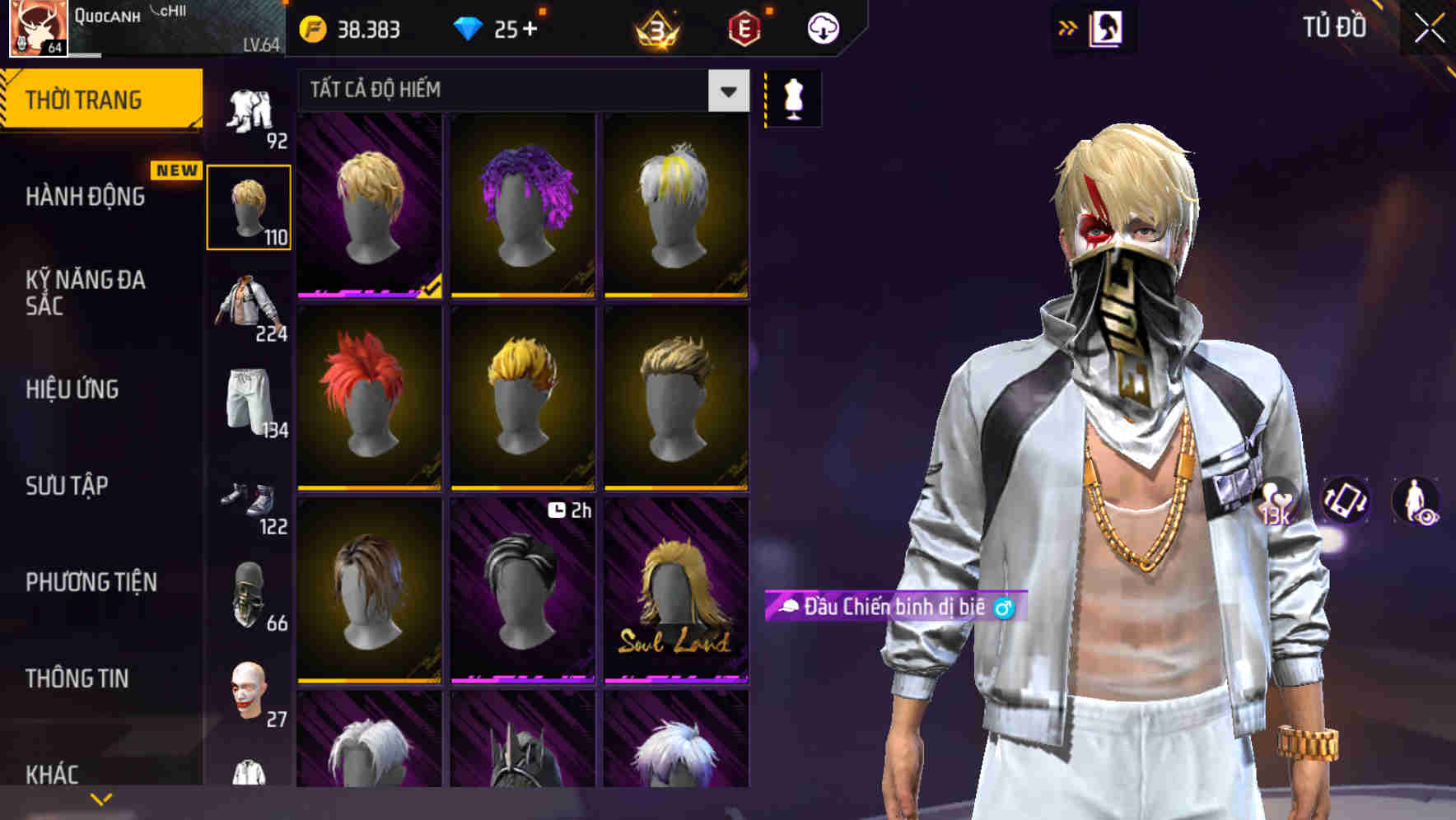Select the hair category icon showing 110 items

[x=250, y=206]
